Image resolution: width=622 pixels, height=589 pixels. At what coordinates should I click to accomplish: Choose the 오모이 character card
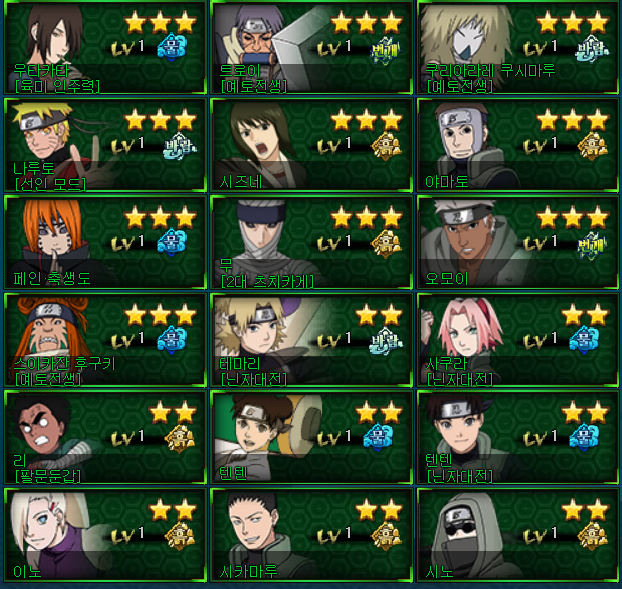pyautogui.click(x=517, y=242)
